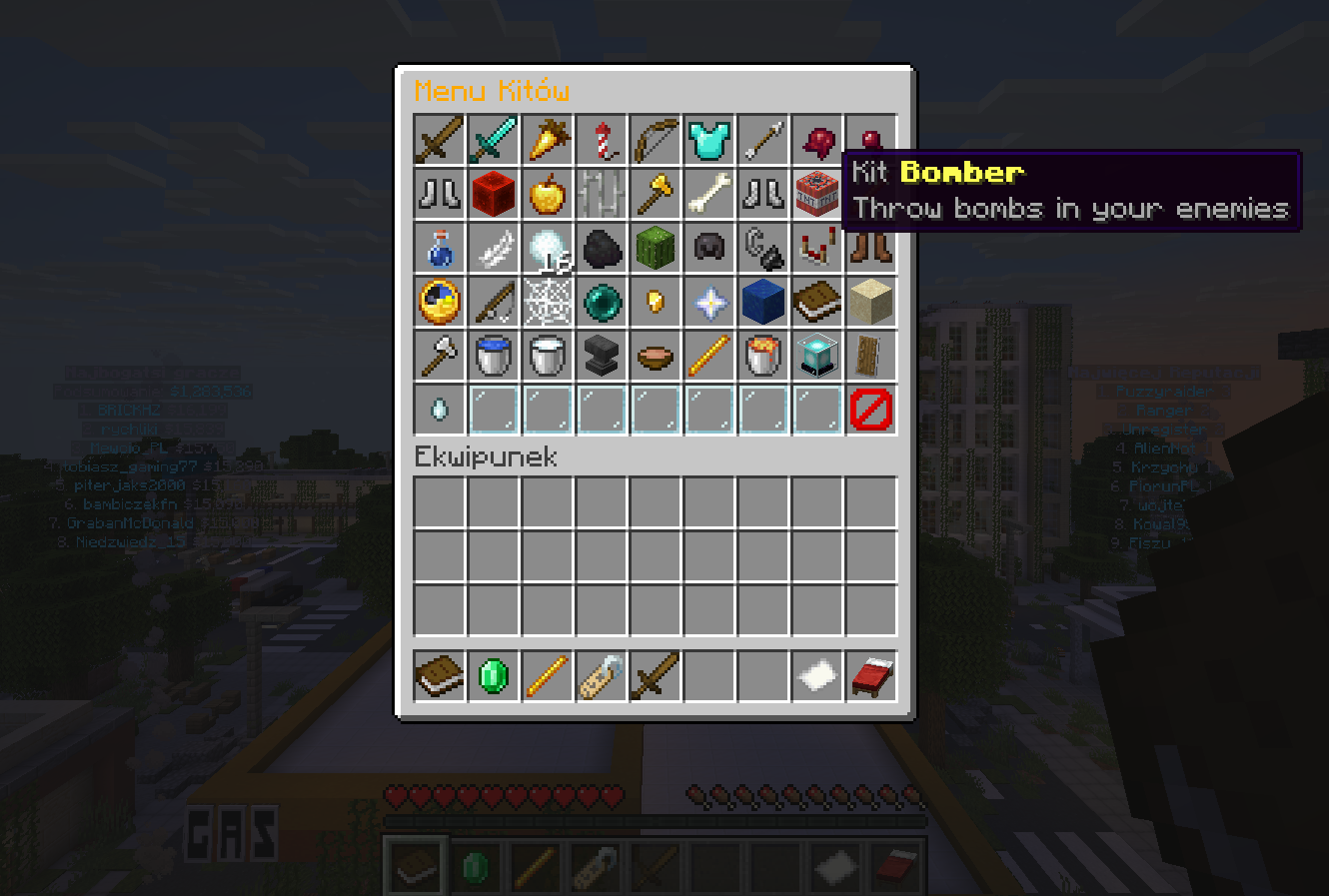Viewport: 1329px width, 896px height.
Task: Select the anvil kit icon
Action: (602, 356)
